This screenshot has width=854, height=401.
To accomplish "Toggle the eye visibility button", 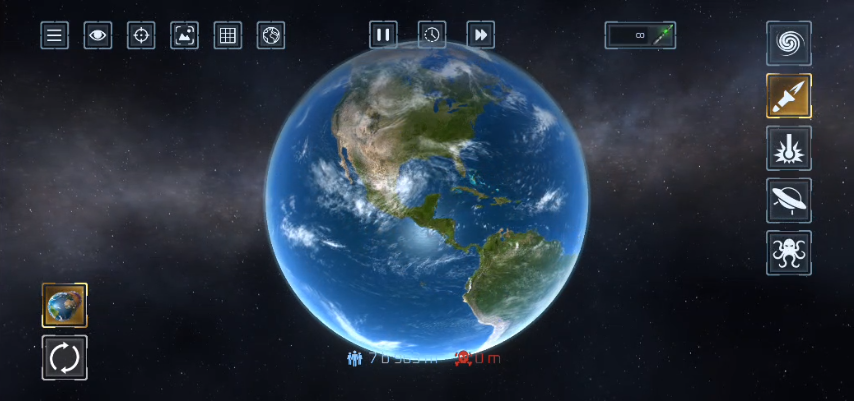I will pos(98,35).
